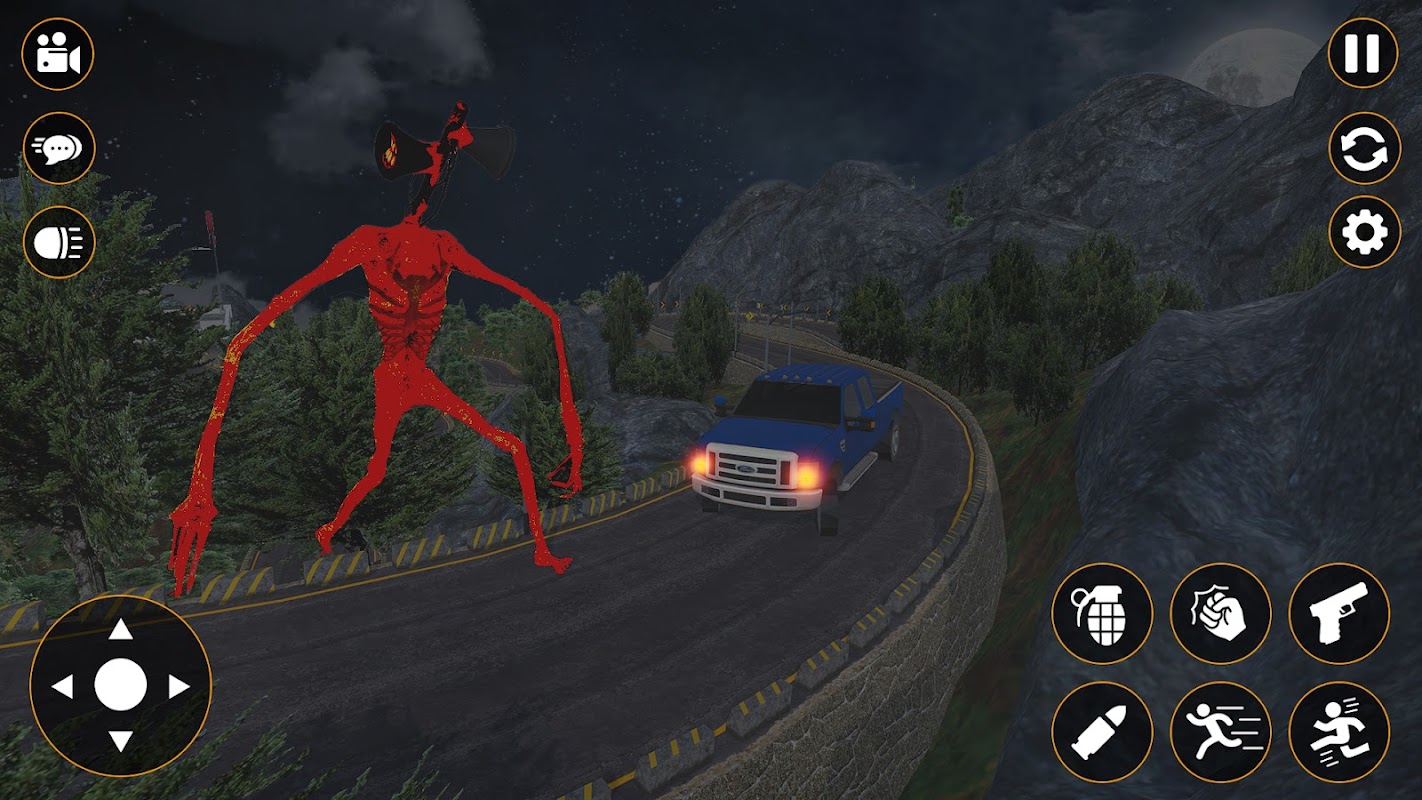Image resolution: width=1422 pixels, height=800 pixels.
Task: Move backward with the down arrow
Action: pos(121,741)
